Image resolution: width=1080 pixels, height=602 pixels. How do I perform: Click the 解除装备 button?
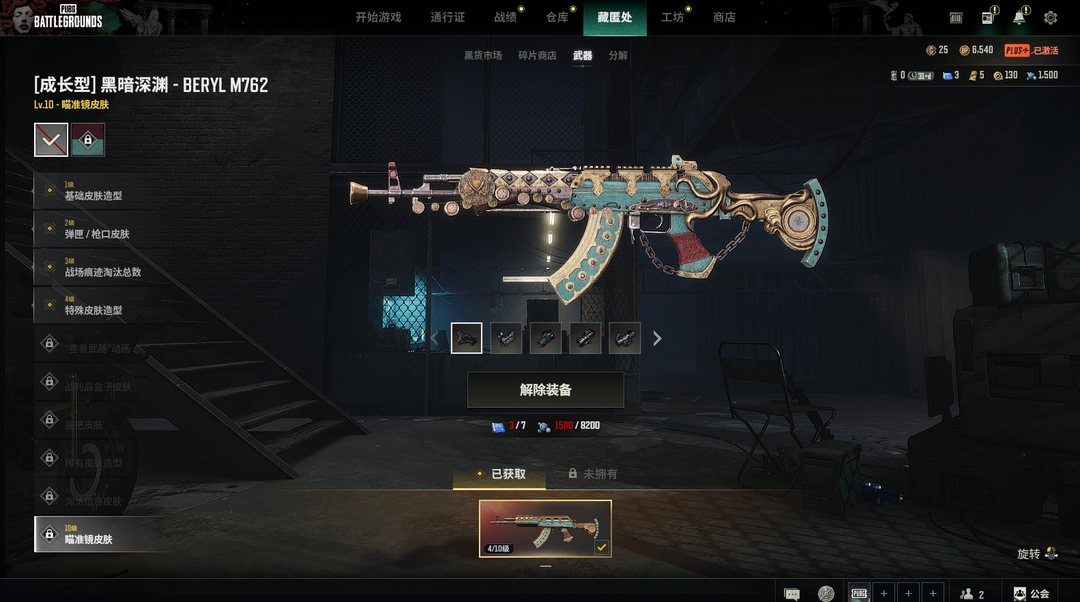pyautogui.click(x=545, y=390)
